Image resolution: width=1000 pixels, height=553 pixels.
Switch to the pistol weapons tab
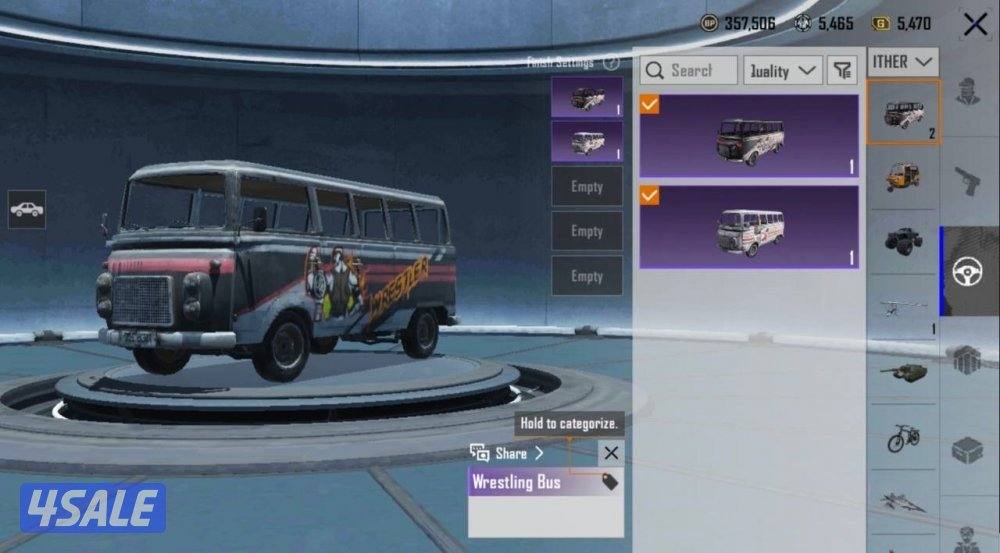click(x=969, y=181)
